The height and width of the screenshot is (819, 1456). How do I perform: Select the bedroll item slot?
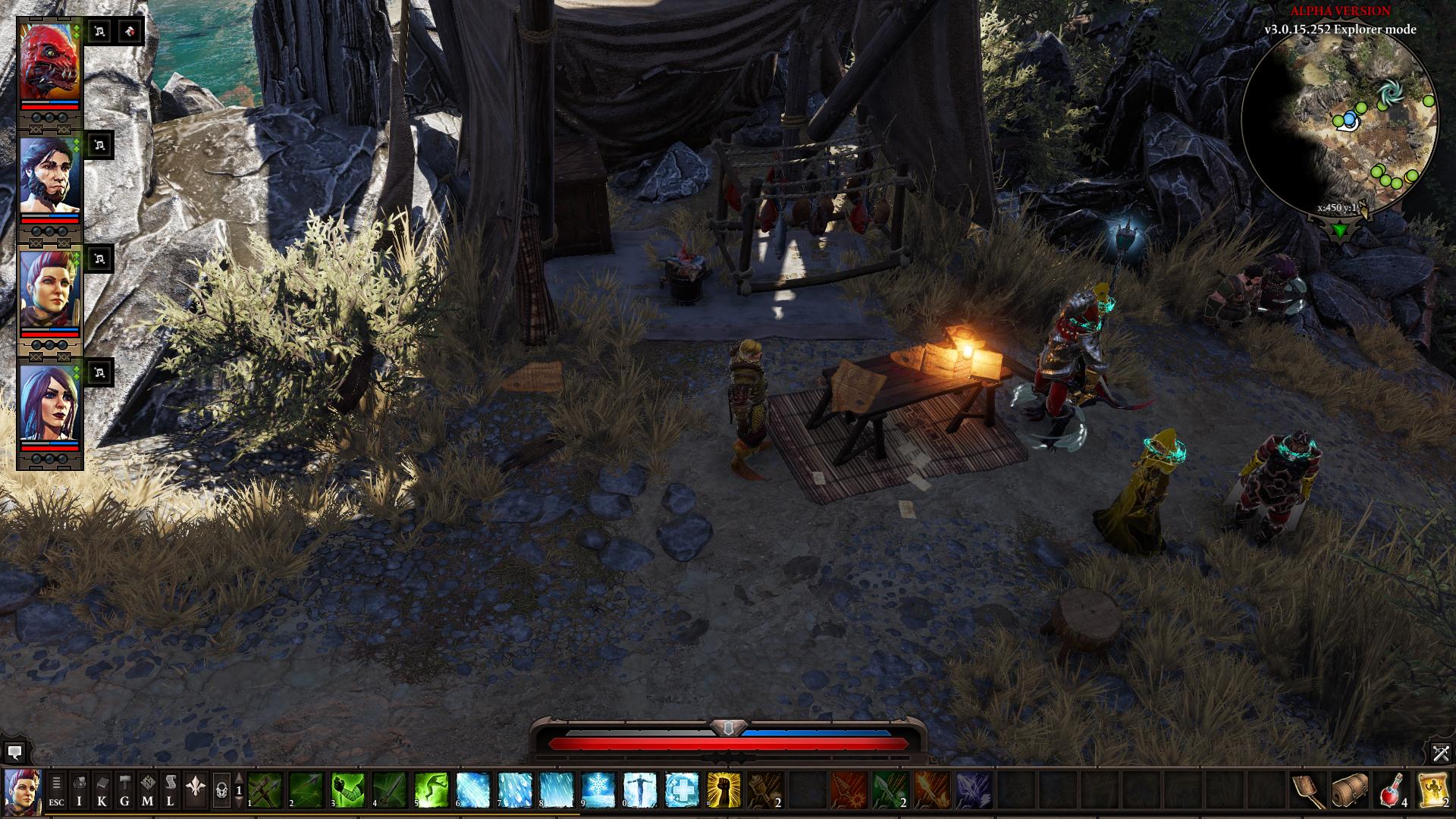[1350, 790]
